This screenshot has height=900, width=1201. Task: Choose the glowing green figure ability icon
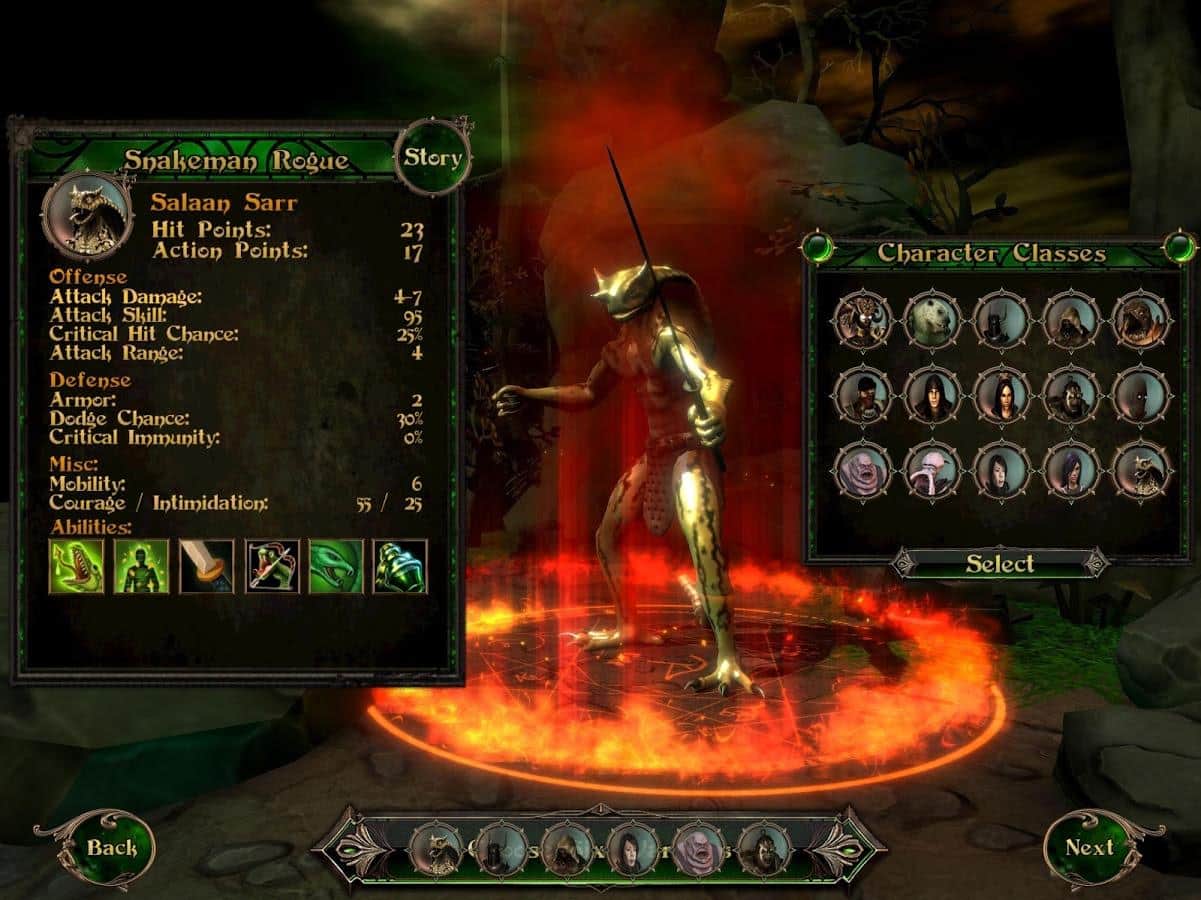click(141, 566)
